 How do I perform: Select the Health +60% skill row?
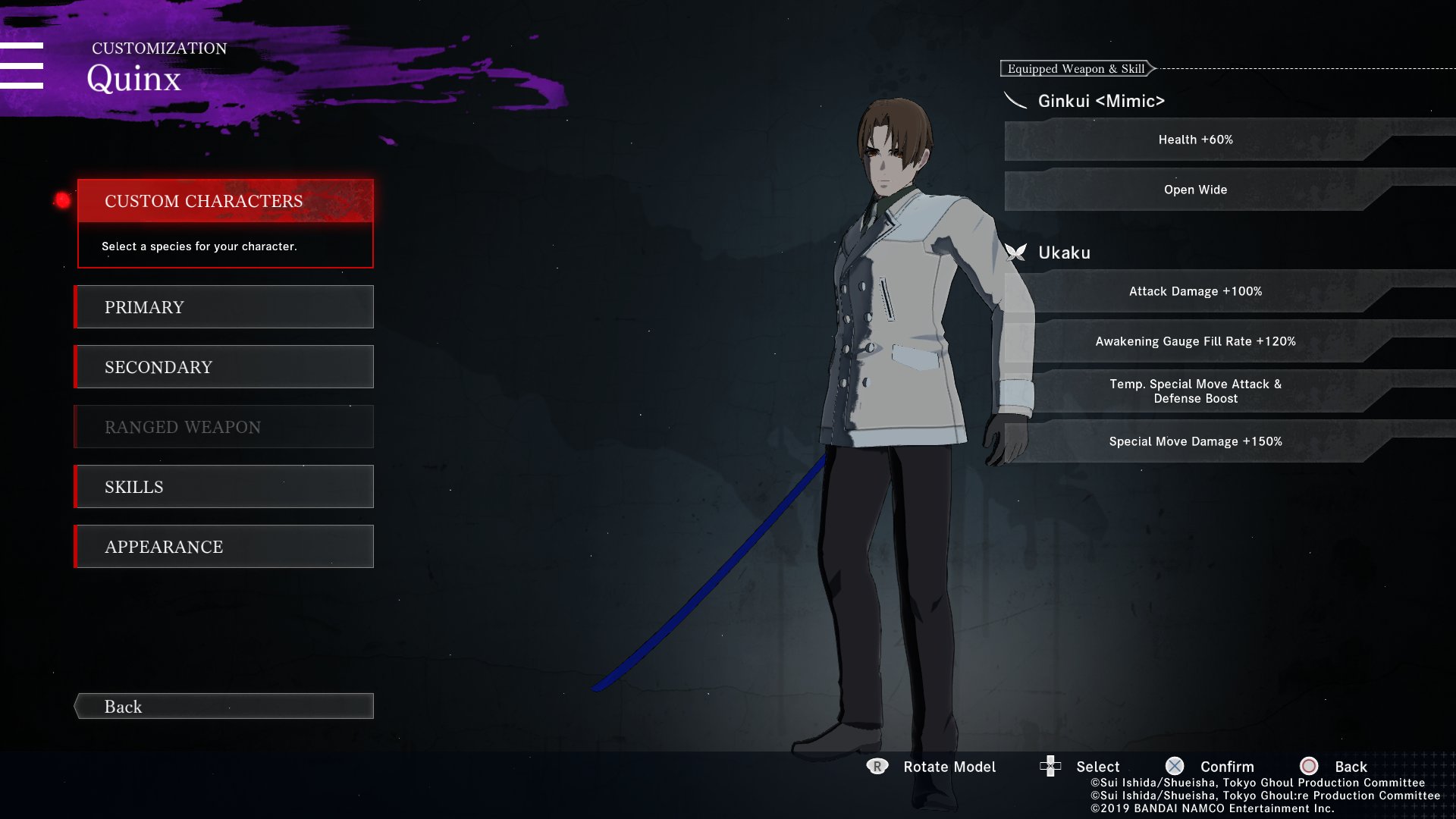[1195, 140]
